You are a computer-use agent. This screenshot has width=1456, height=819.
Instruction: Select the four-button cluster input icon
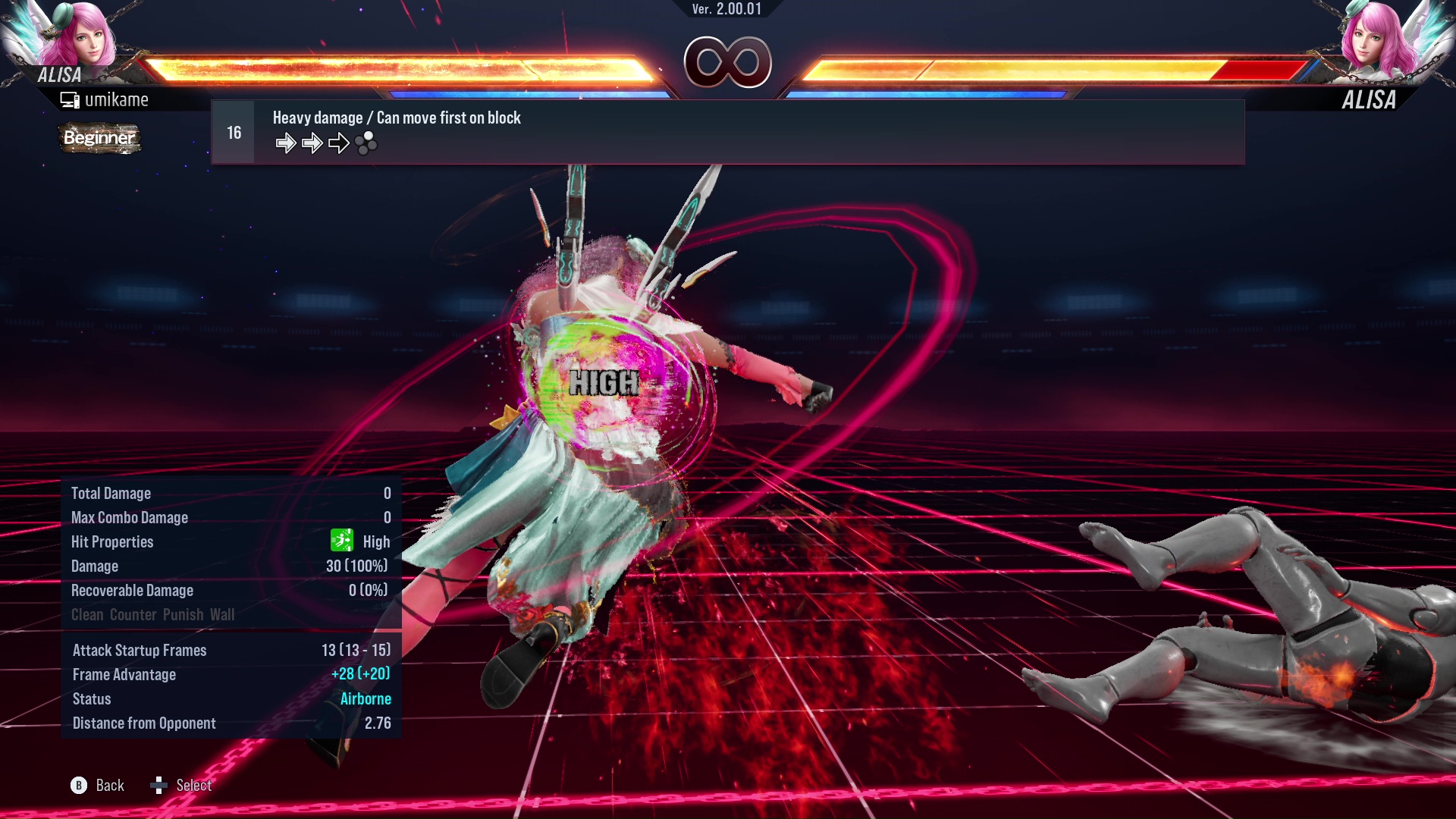point(365,143)
